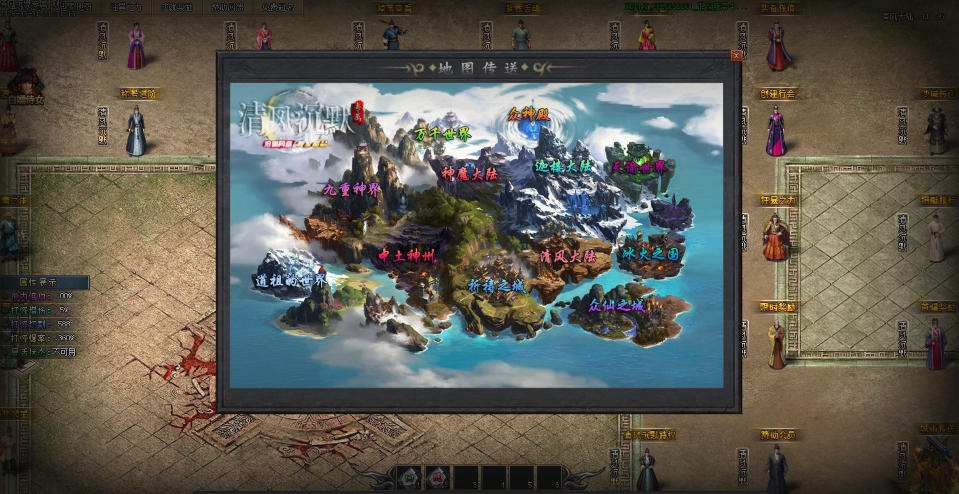Choose the 清风大陆 destination
Image resolution: width=959 pixels, height=494 pixels.
tap(568, 256)
